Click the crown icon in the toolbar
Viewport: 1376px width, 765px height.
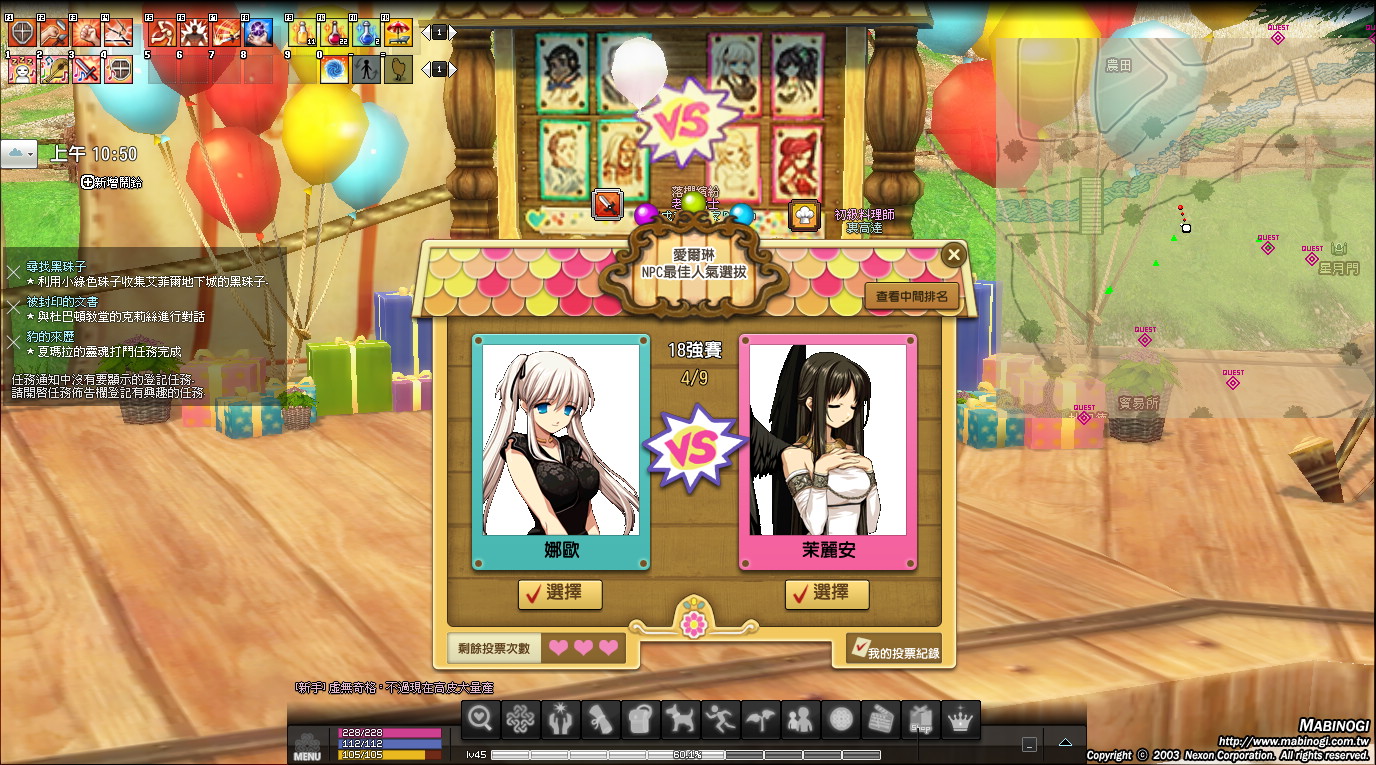point(960,720)
